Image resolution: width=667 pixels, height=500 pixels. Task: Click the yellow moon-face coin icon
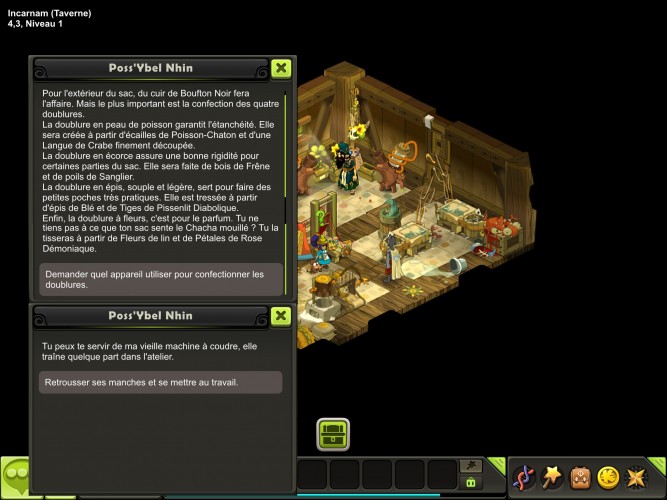(x=607, y=477)
